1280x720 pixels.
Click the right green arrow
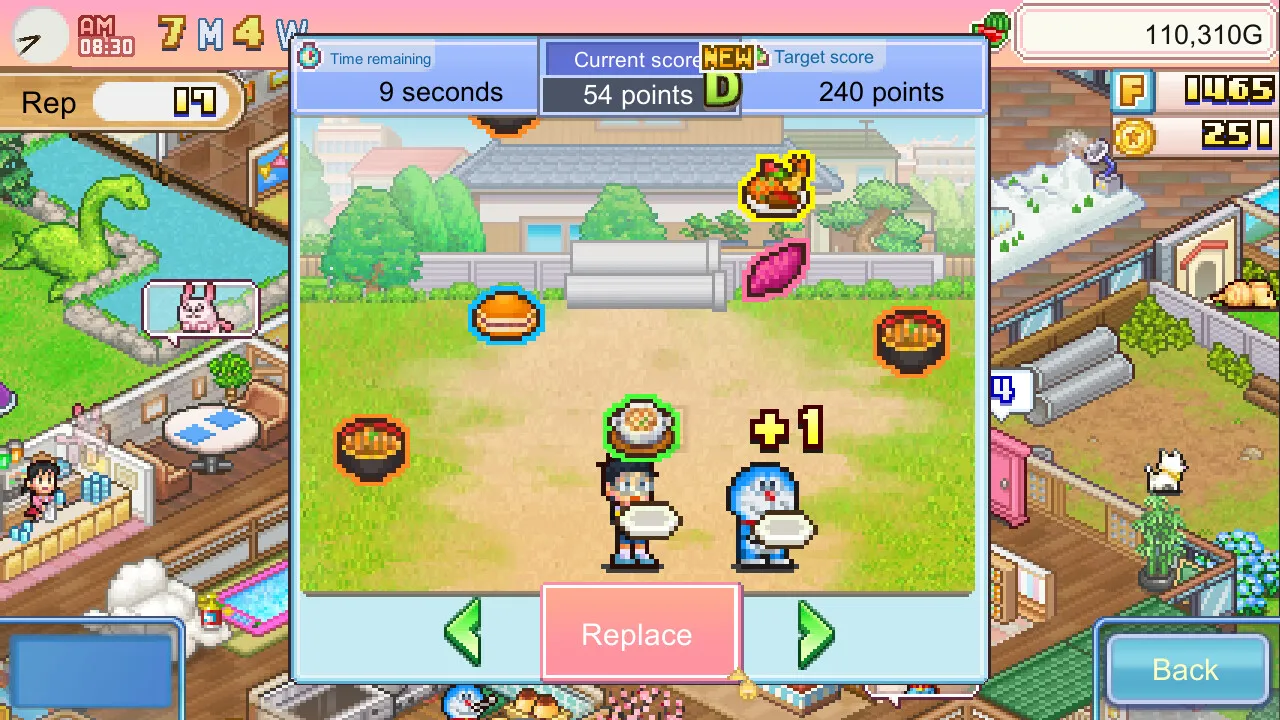pos(816,633)
